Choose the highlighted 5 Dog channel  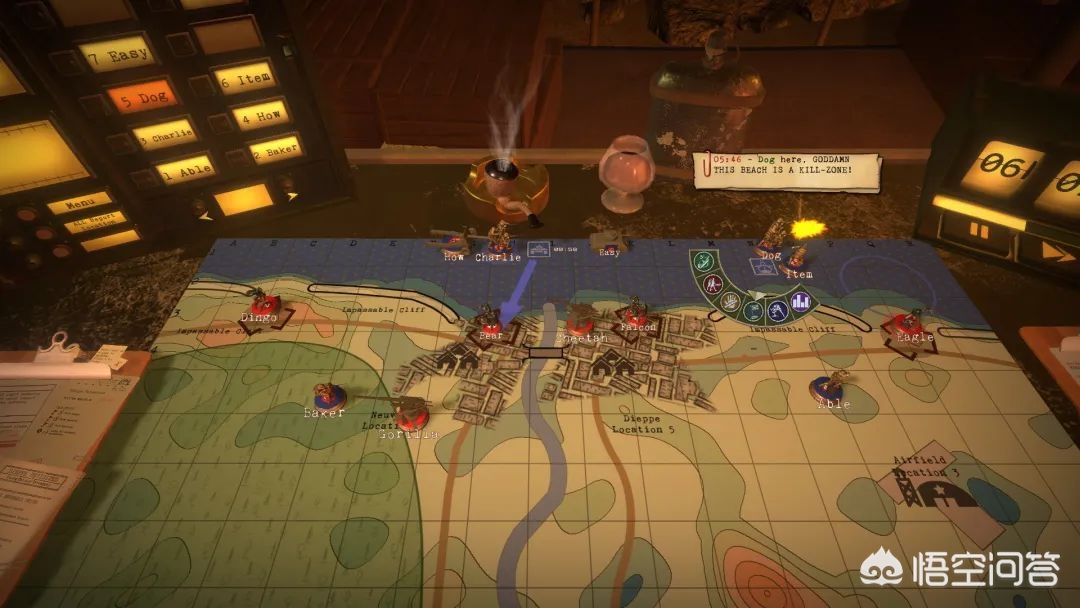[x=141, y=97]
